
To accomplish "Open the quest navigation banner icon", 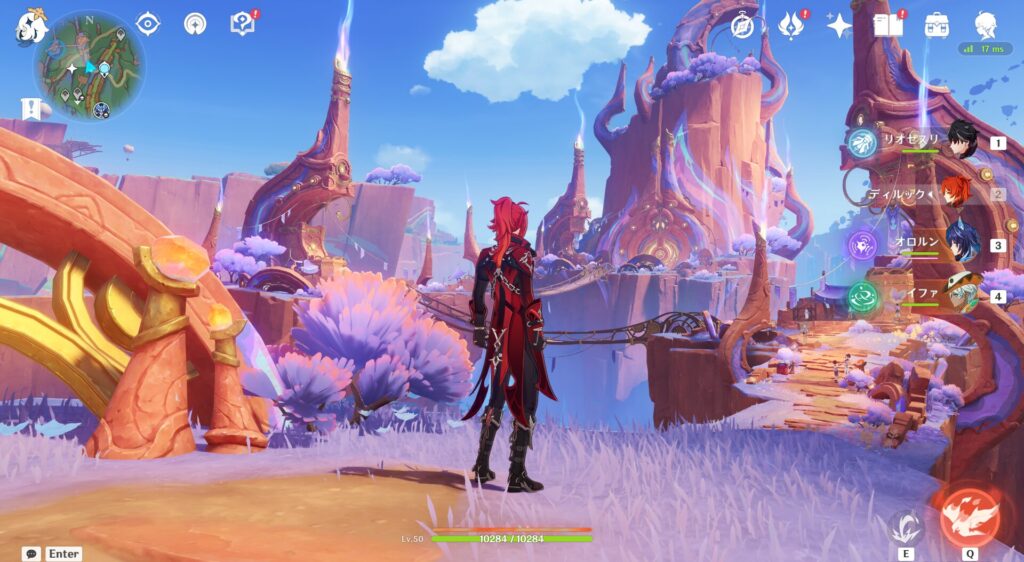I will click(x=31, y=108).
